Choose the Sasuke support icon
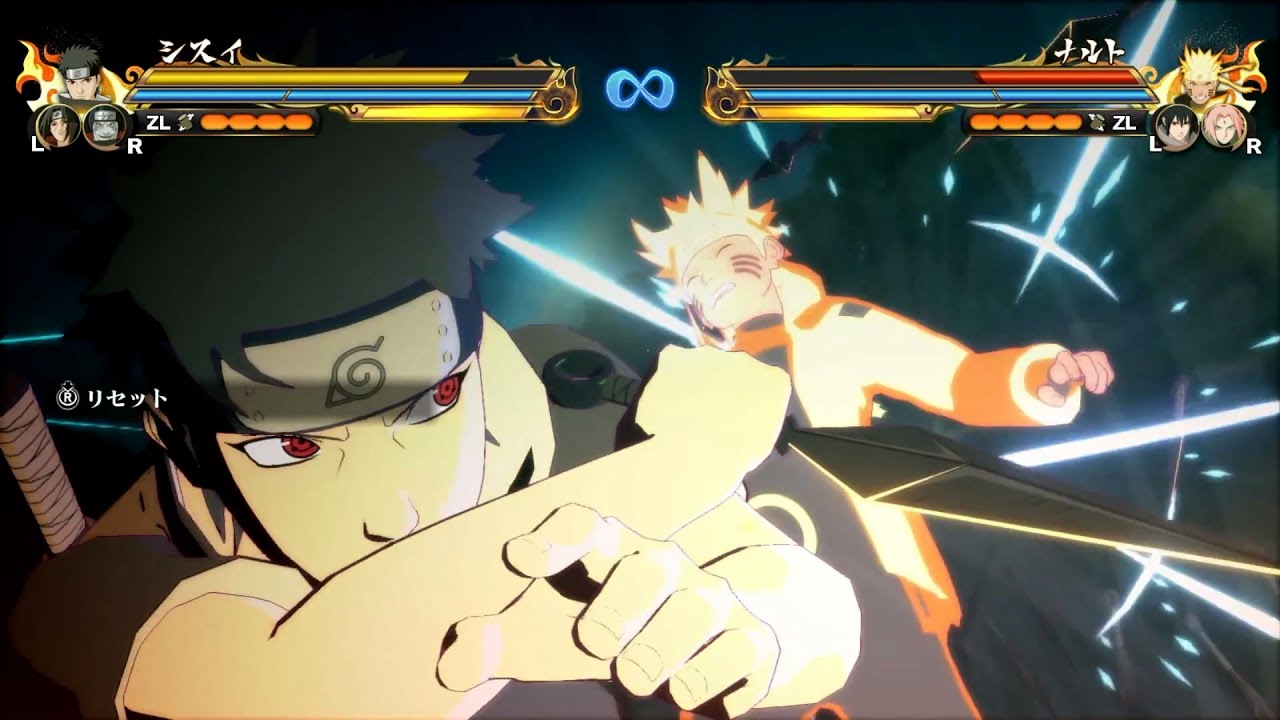 [x=1175, y=126]
